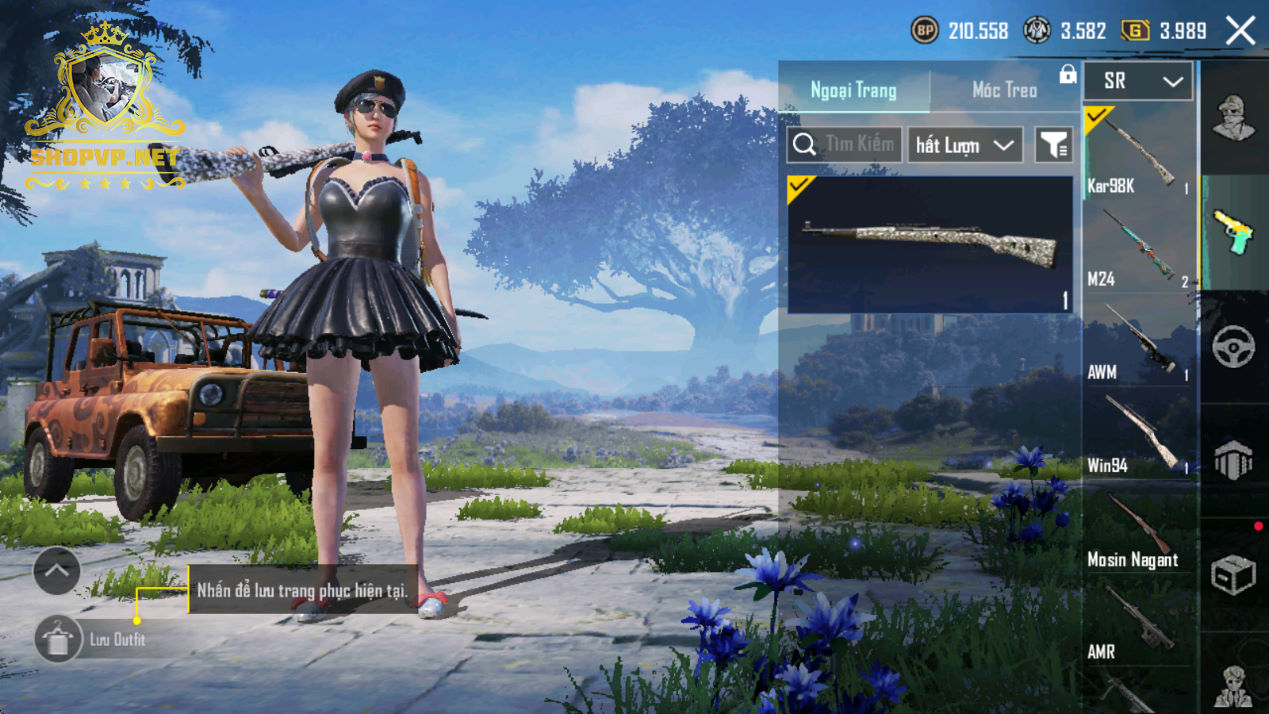Image resolution: width=1269 pixels, height=714 pixels.
Task: Pick the AWM weapon entry
Action: pos(1139,342)
